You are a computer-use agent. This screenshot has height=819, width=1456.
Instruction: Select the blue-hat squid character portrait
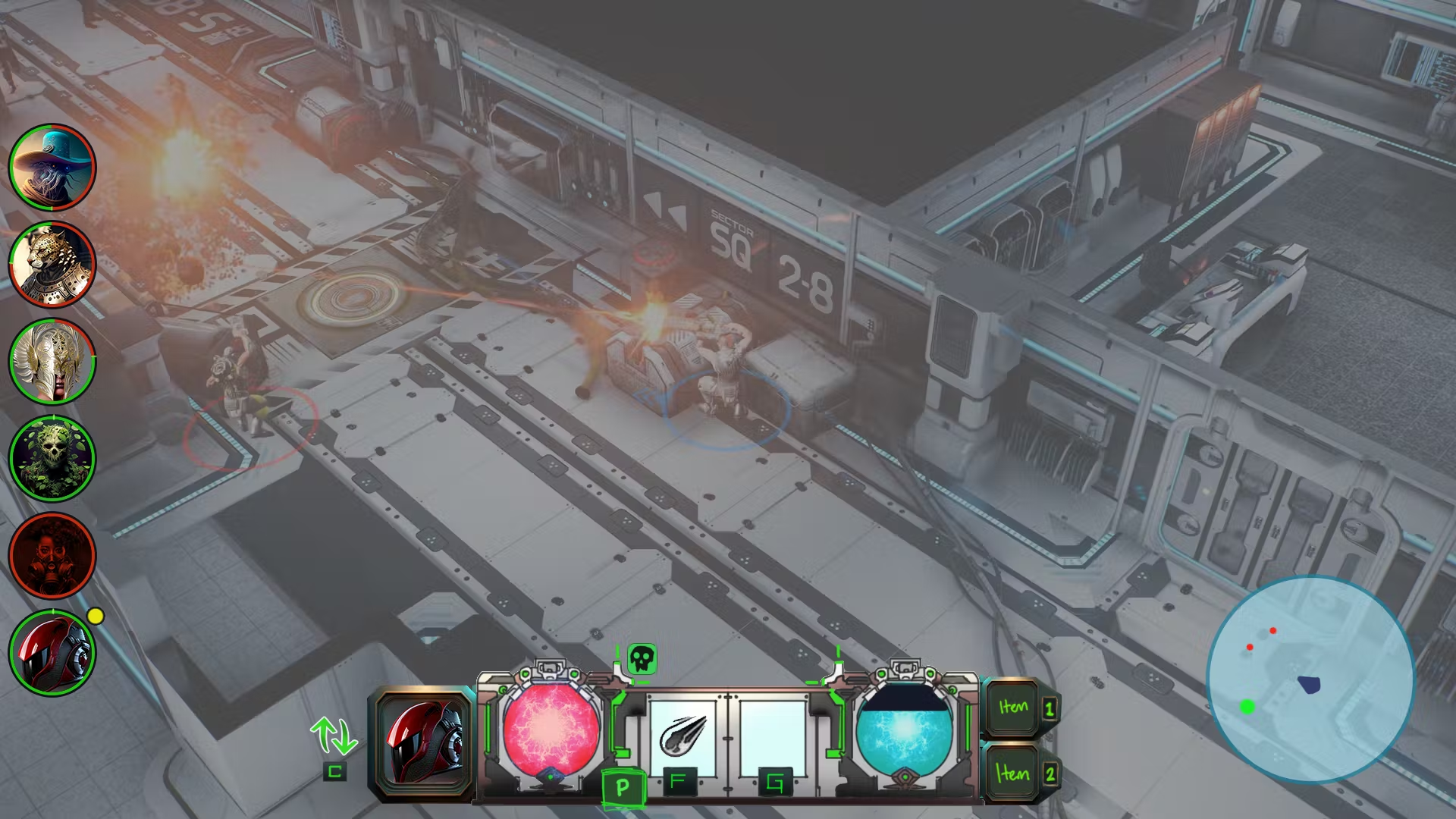52,168
